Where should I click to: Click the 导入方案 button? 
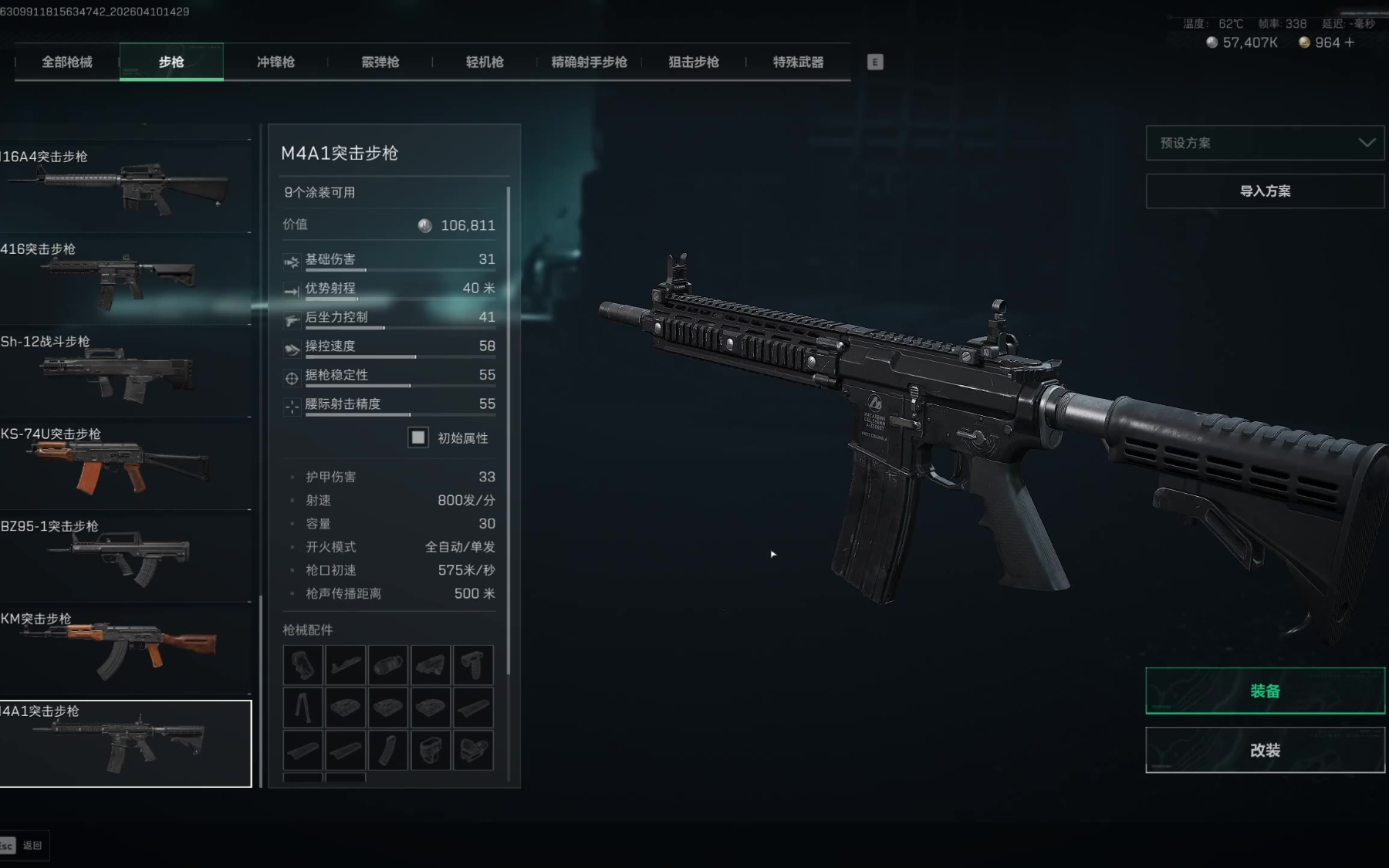1265,191
